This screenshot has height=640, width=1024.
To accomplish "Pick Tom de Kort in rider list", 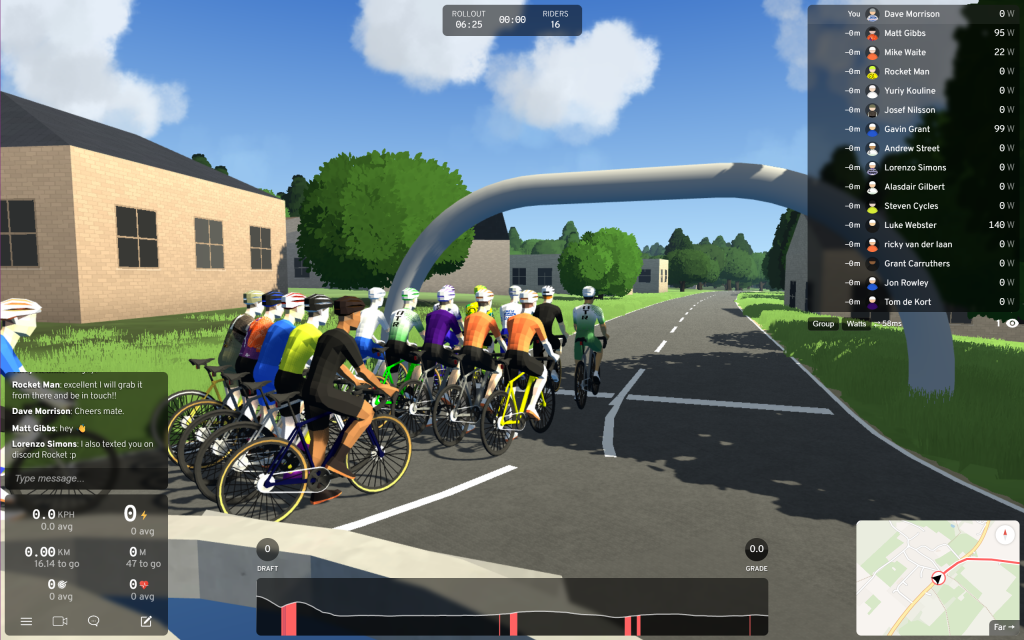I will pyautogui.click(x=908, y=302).
